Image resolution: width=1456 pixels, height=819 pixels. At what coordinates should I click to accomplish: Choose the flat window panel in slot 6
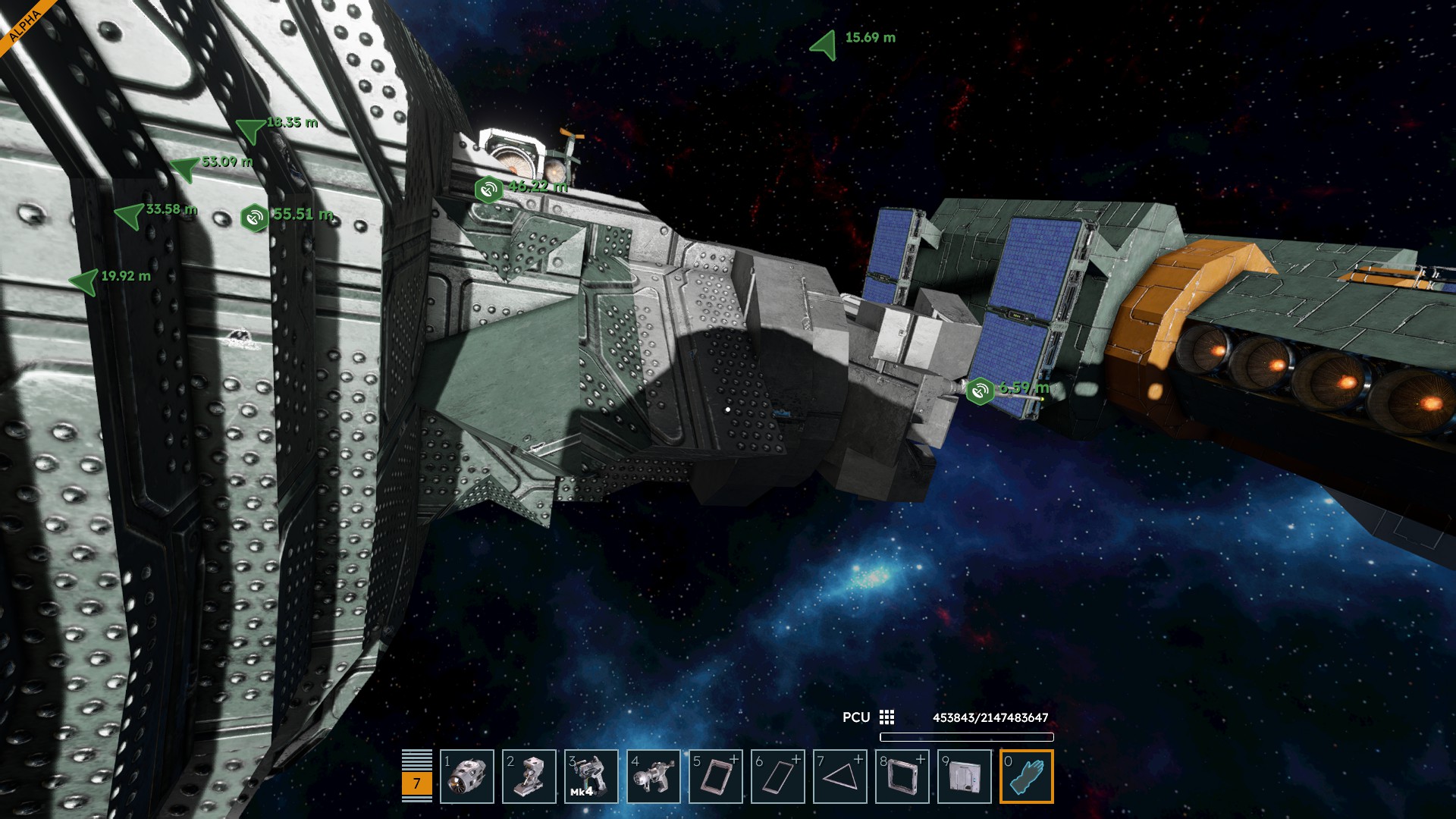pyautogui.click(x=778, y=777)
